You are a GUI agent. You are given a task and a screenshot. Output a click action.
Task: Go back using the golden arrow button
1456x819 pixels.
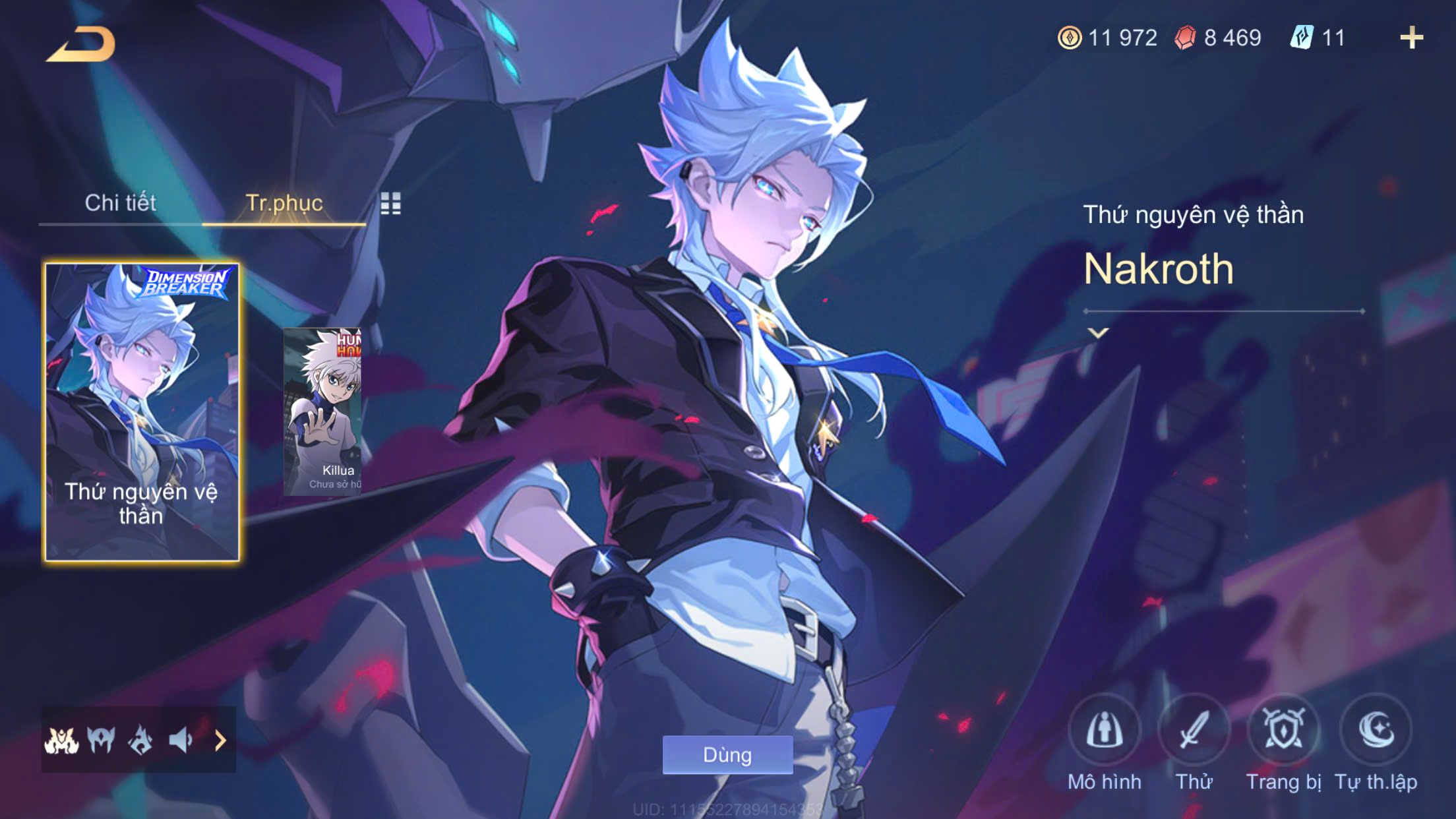tap(80, 45)
